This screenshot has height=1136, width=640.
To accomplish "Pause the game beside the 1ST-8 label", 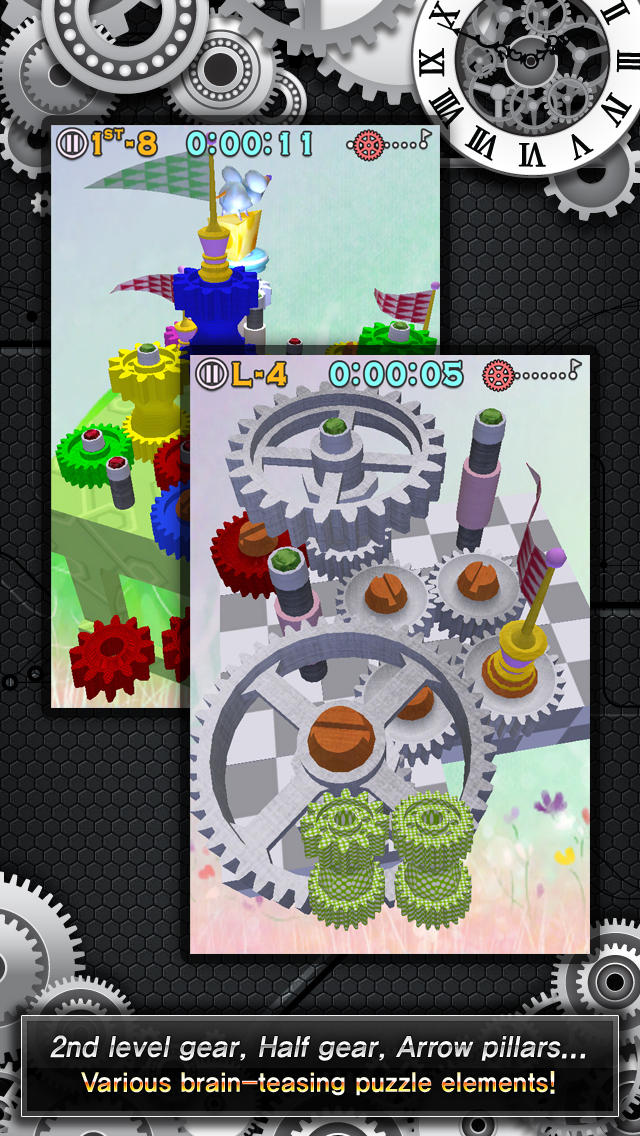I will click(72, 143).
